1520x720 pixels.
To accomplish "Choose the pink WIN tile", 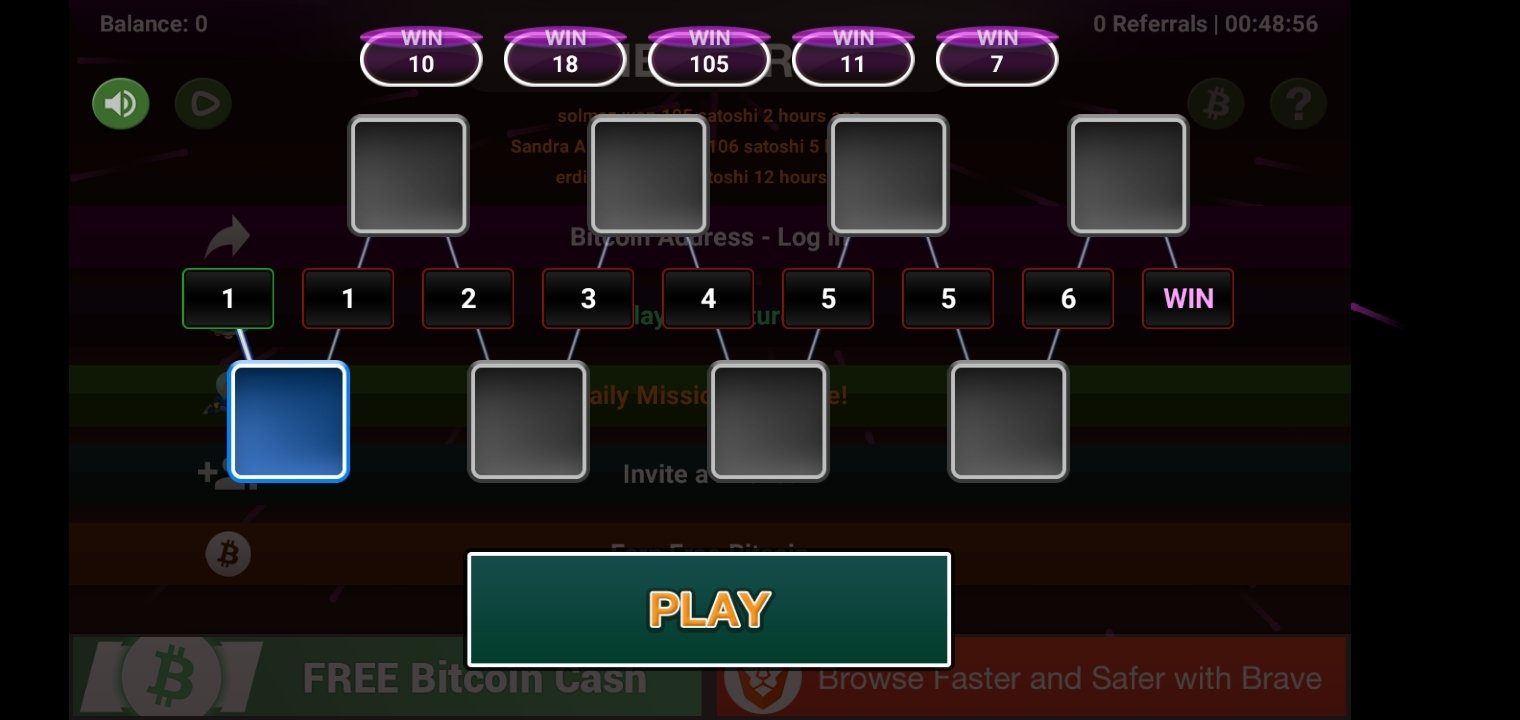I will 1188,298.
